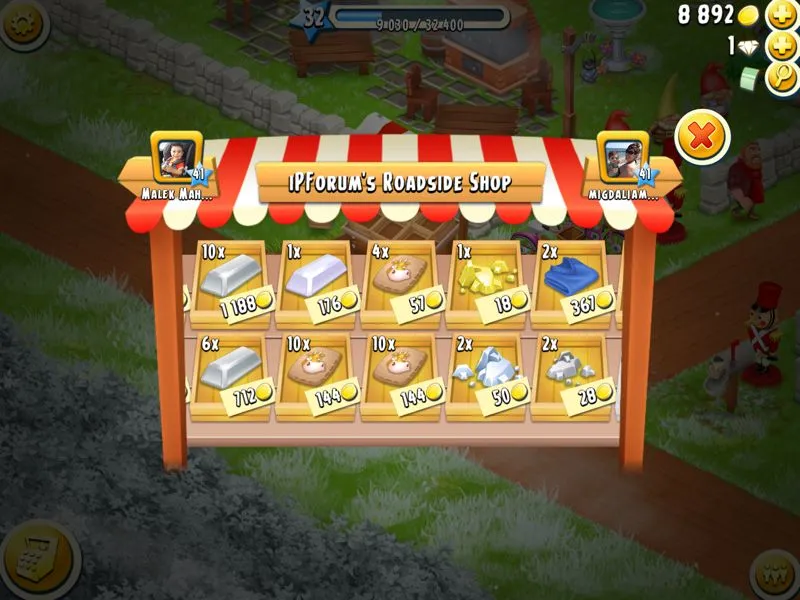Tap the magnifying glass button
The image size is (800, 600).
tap(781, 79)
